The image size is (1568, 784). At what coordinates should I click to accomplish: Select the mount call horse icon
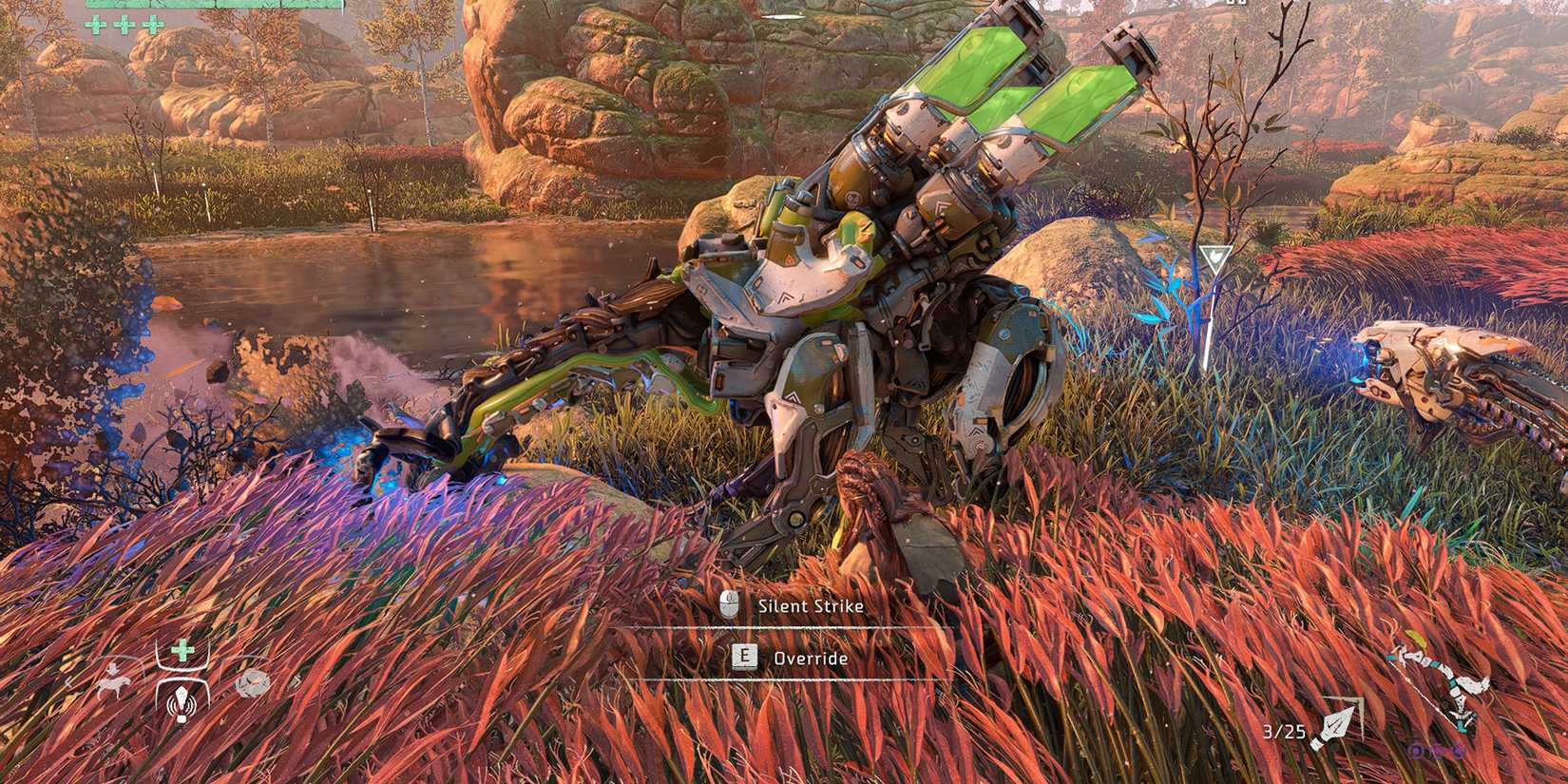click(x=112, y=680)
